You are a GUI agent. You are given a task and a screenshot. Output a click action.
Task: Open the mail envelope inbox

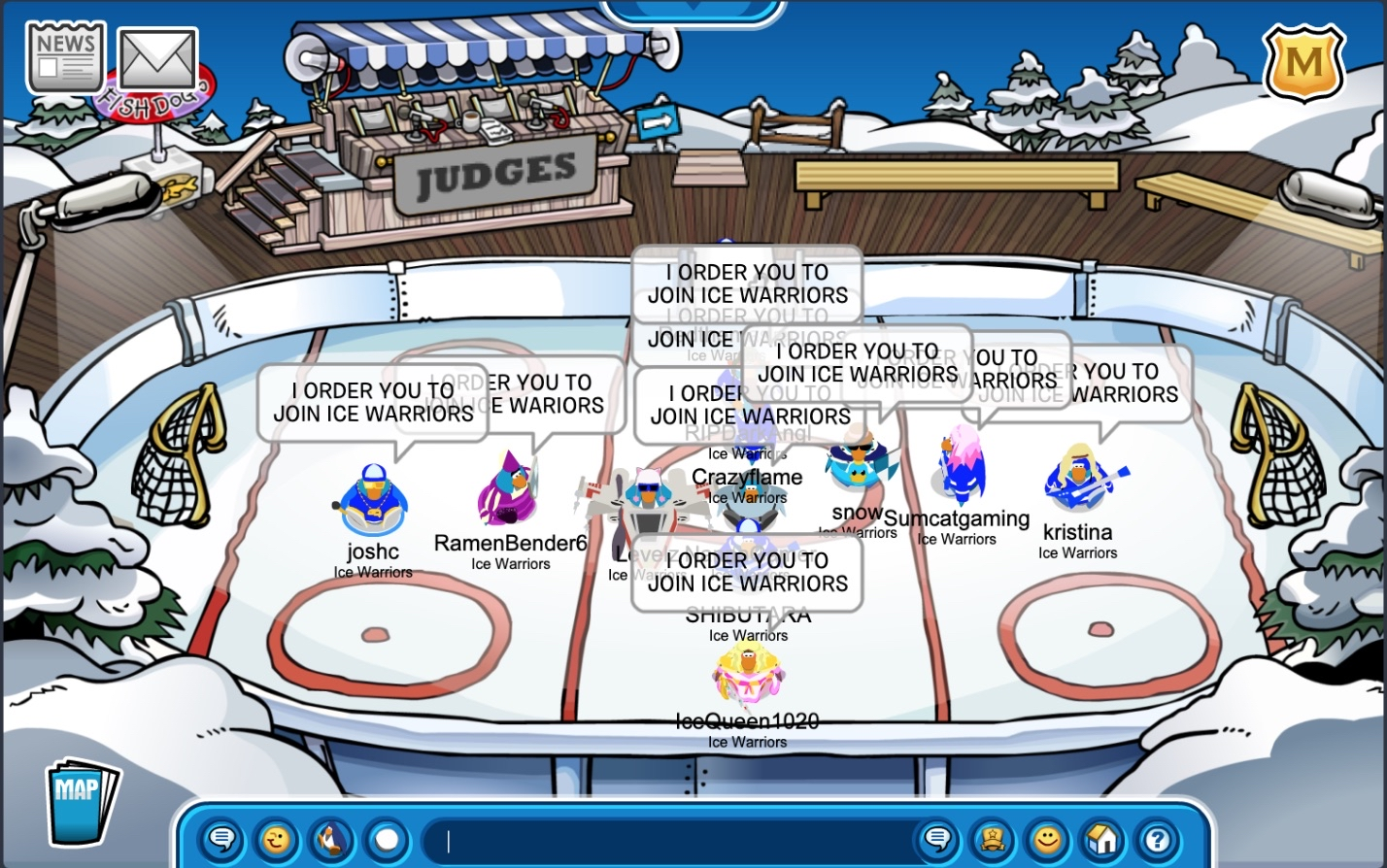tap(157, 59)
